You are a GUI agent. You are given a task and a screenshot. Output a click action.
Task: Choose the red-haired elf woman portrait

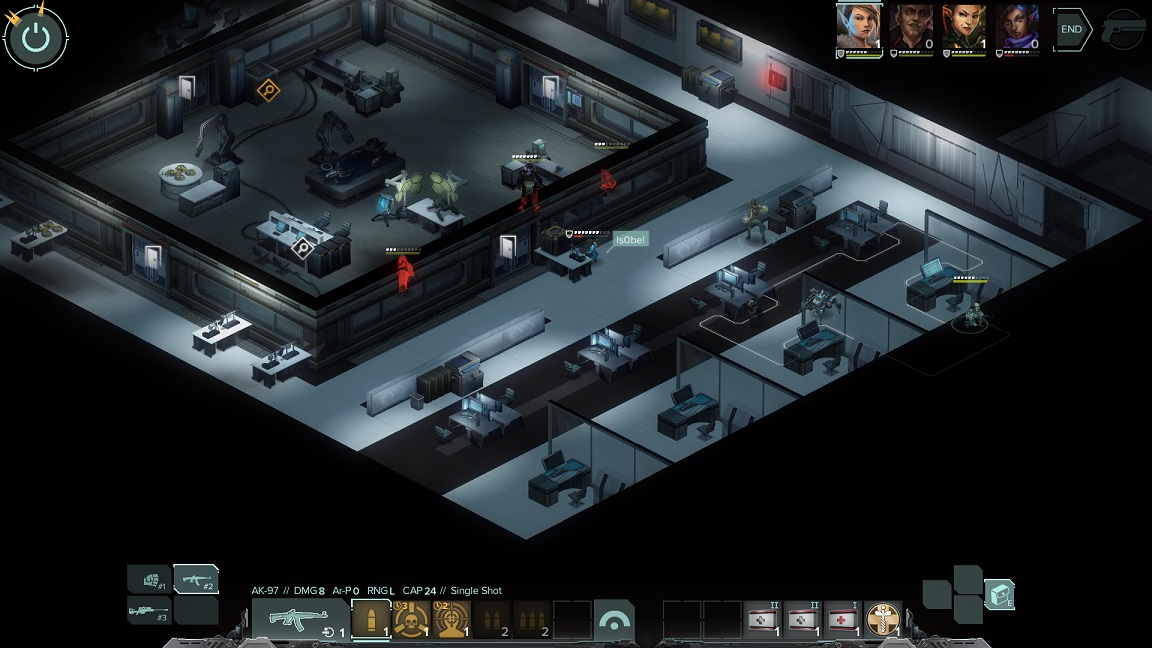point(964,27)
